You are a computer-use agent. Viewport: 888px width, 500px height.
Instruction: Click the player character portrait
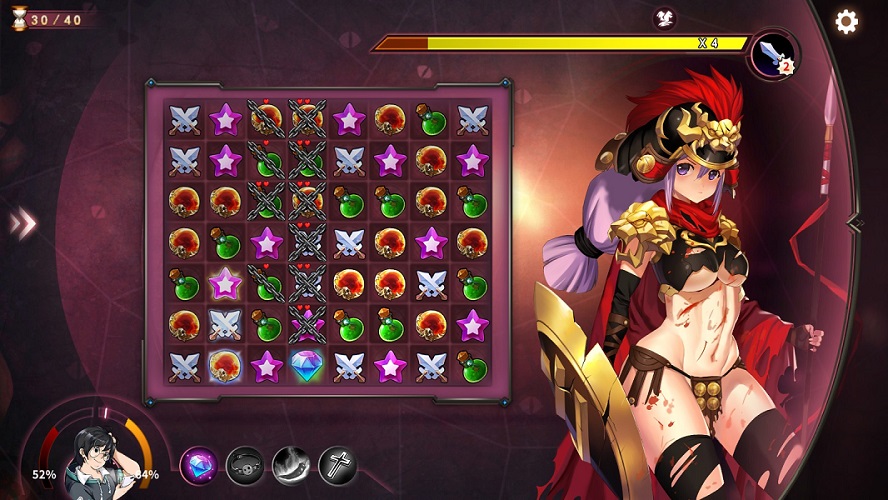tap(98, 462)
